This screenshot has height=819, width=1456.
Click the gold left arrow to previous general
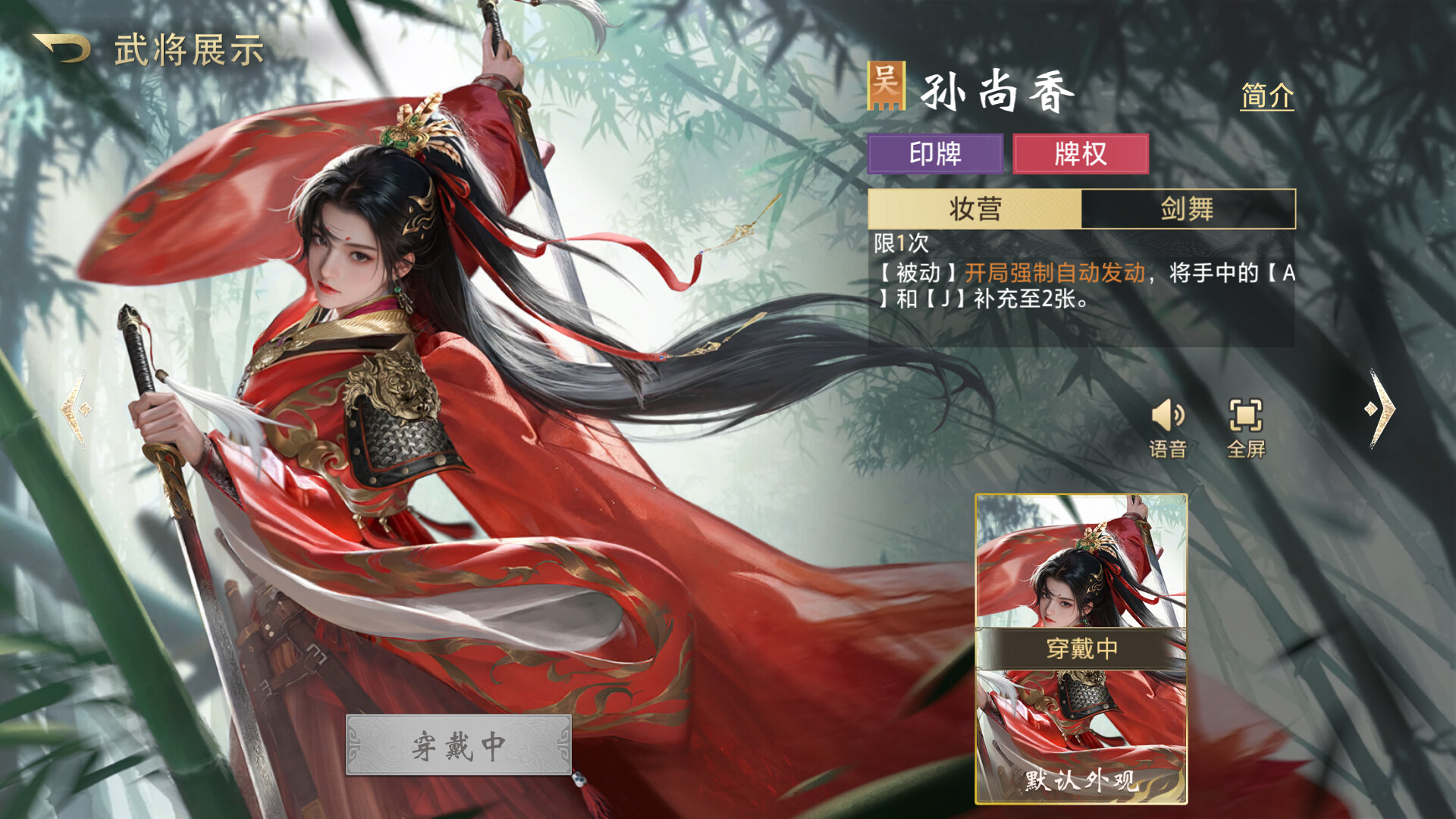76,409
